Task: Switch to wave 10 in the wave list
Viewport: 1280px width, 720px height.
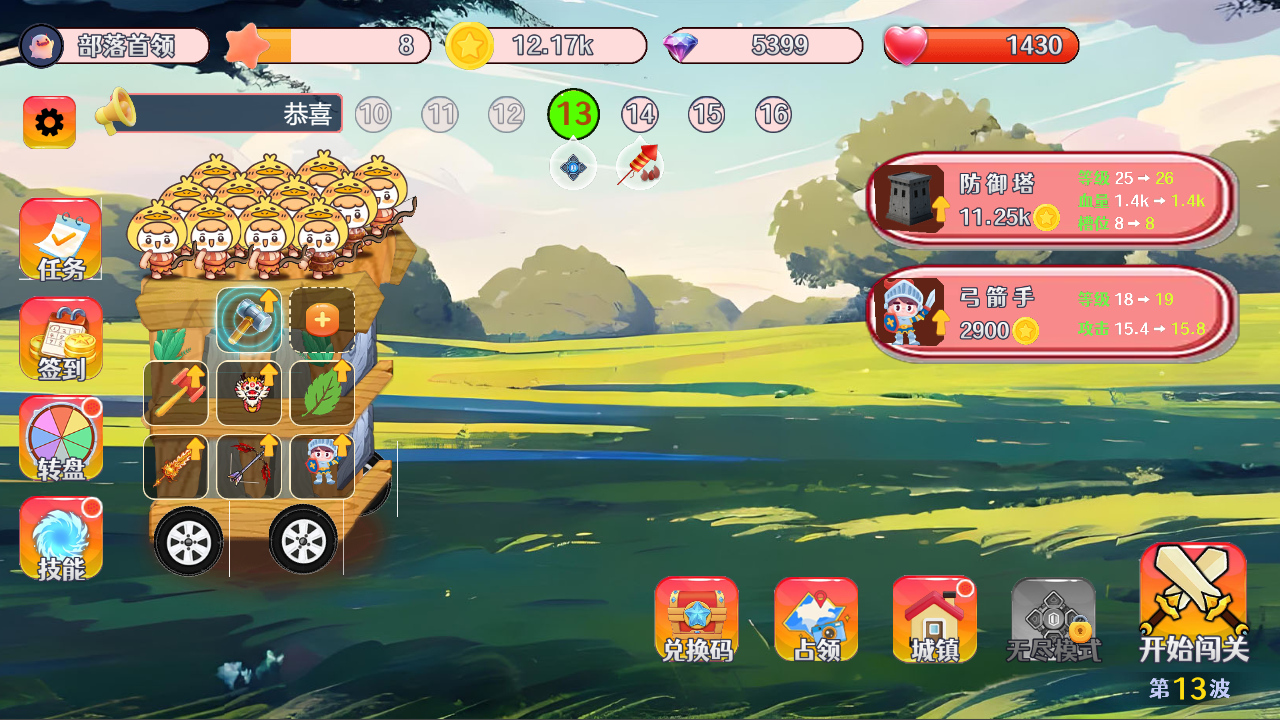Action: coord(373,114)
